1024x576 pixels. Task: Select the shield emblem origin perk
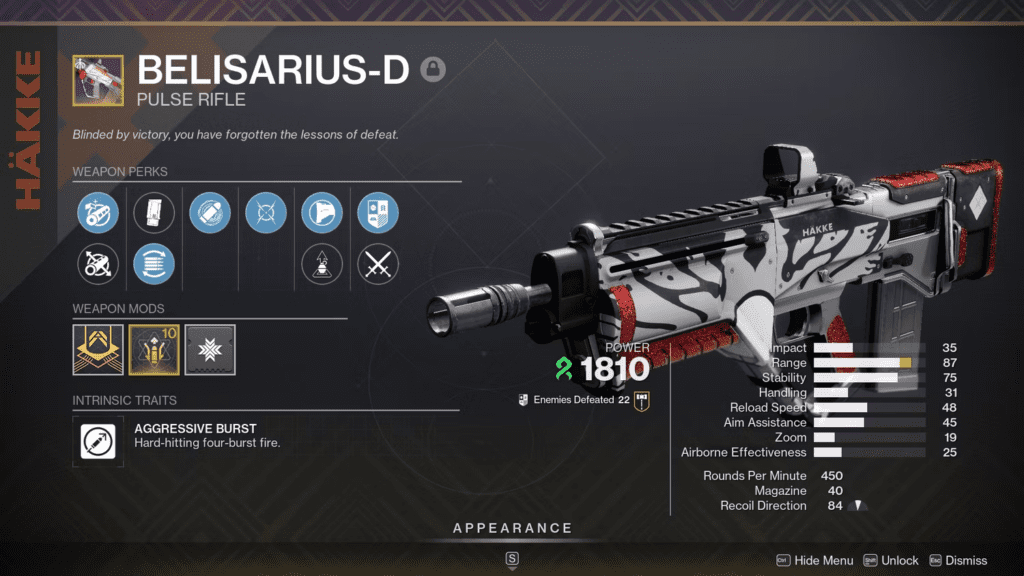tap(378, 212)
